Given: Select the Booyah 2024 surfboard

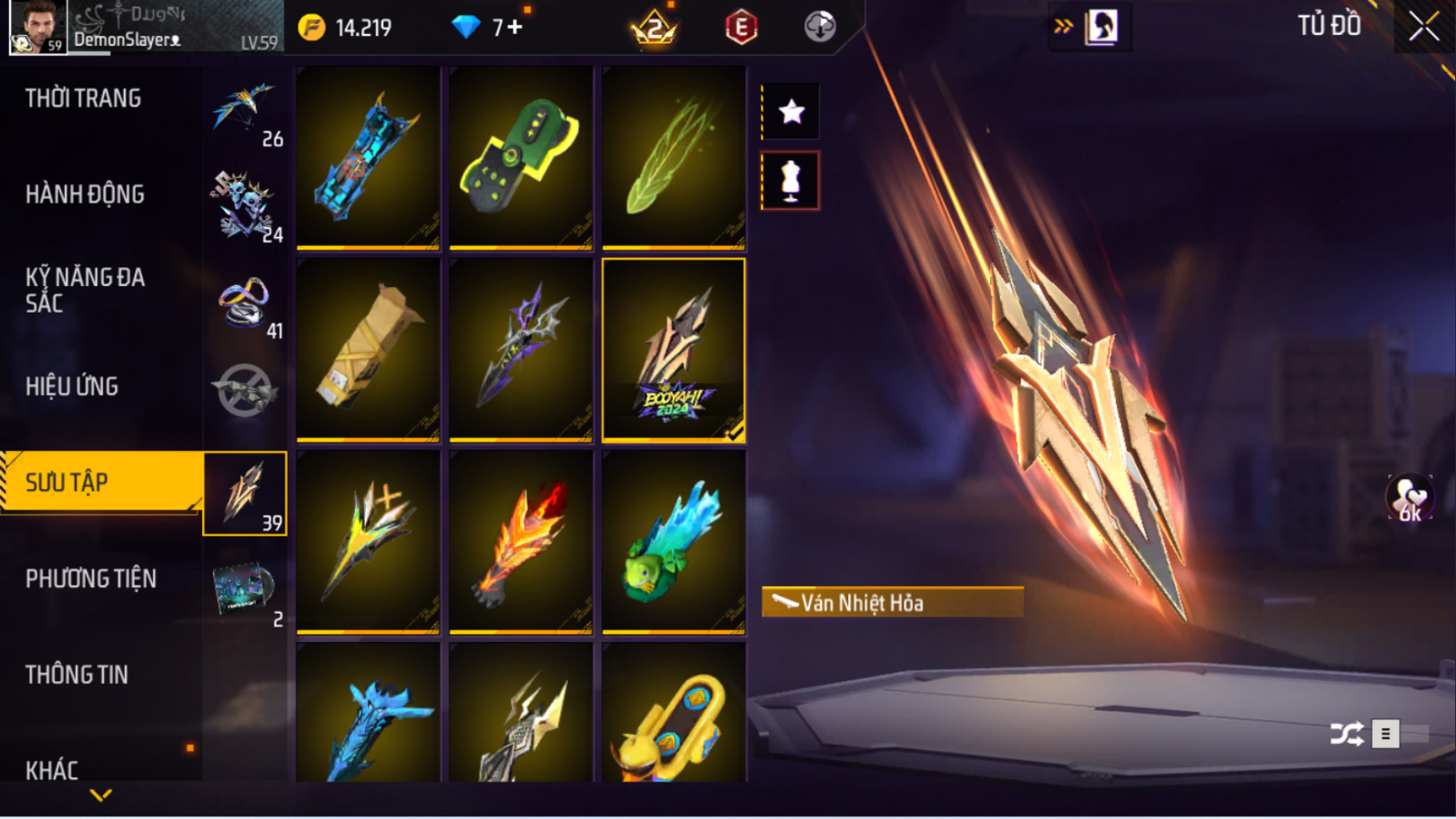Looking at the screenshot, I should coord(673,349).
